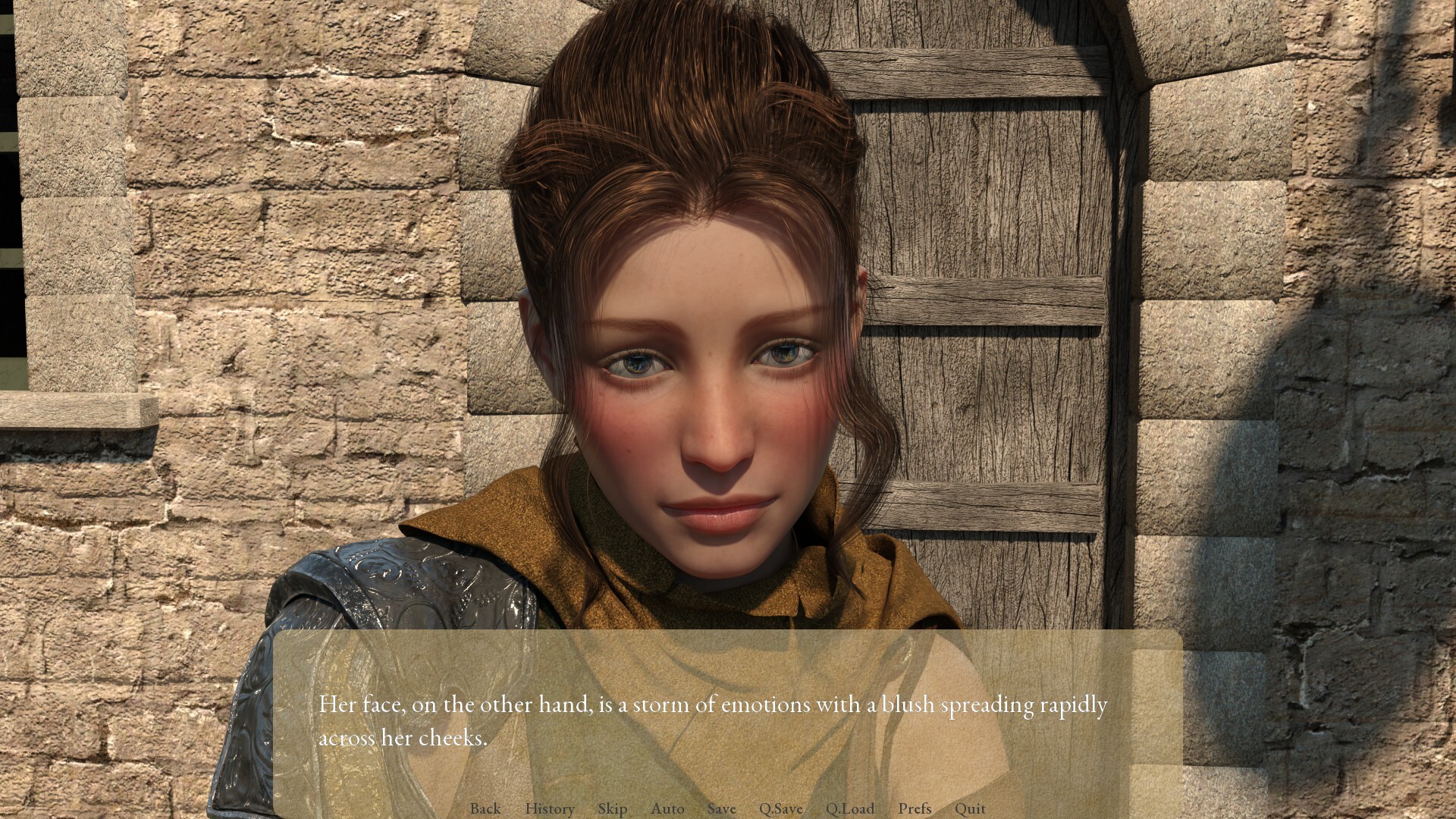Click Q.Save to quick save

pyautogui.click(x=780, y=808)
